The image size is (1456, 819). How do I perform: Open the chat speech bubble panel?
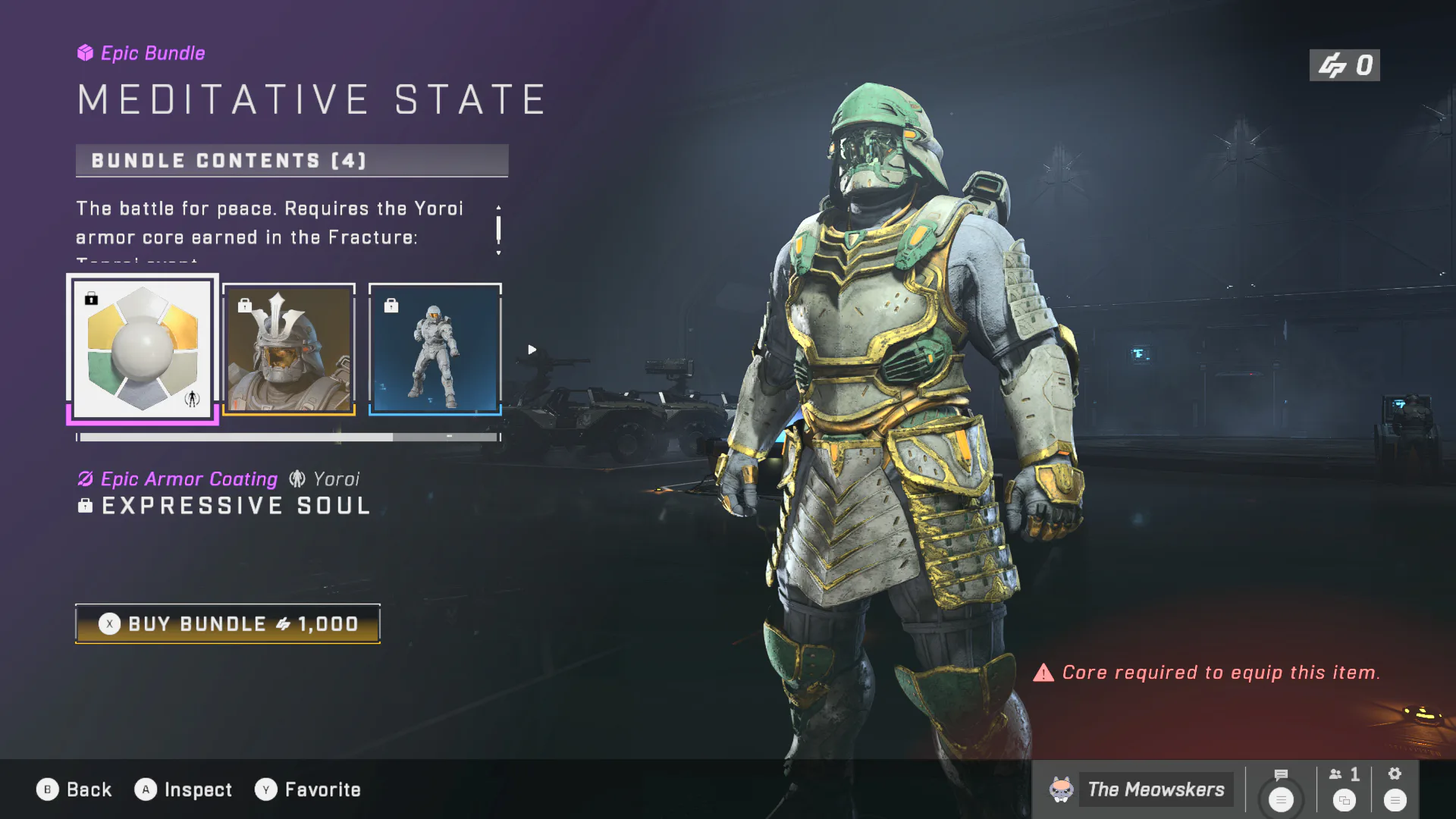tap(1281, 789)
